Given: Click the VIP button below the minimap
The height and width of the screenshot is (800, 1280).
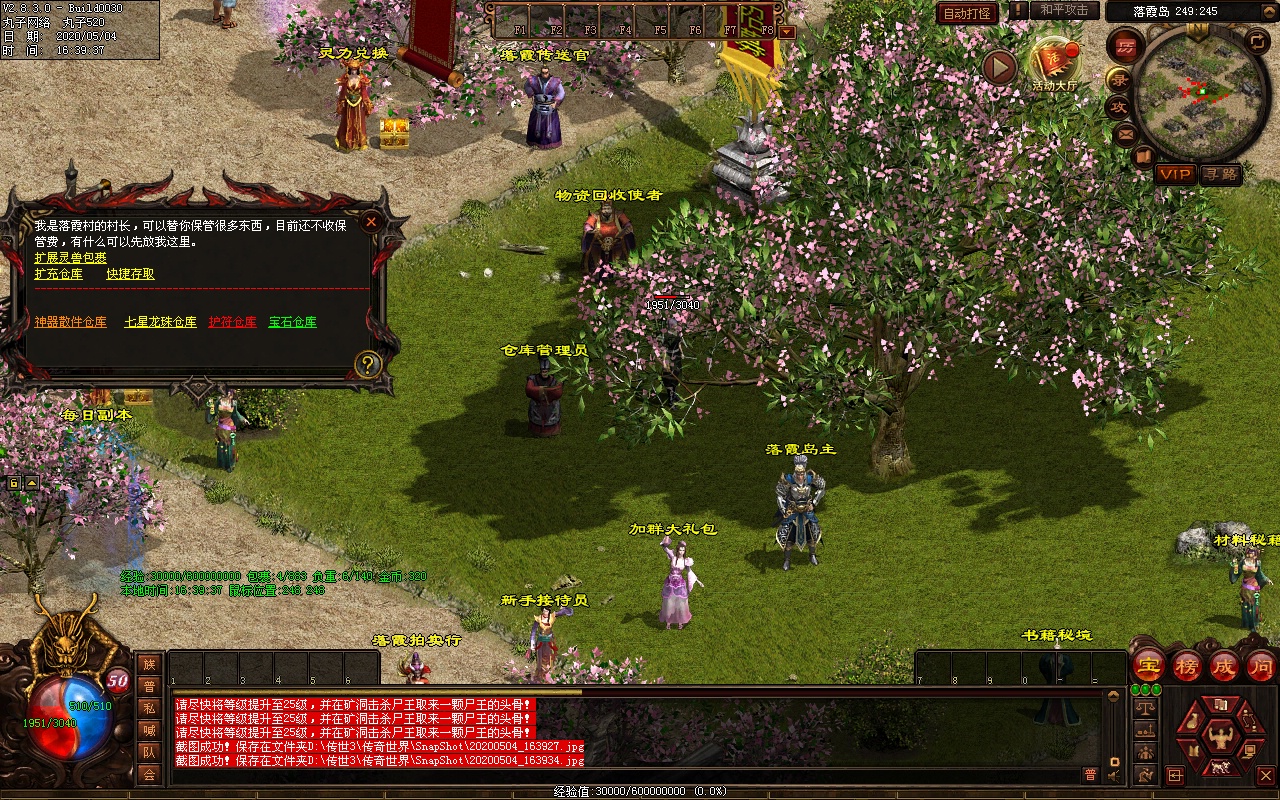Looking at the screenshot, I should coord(1175,174).
